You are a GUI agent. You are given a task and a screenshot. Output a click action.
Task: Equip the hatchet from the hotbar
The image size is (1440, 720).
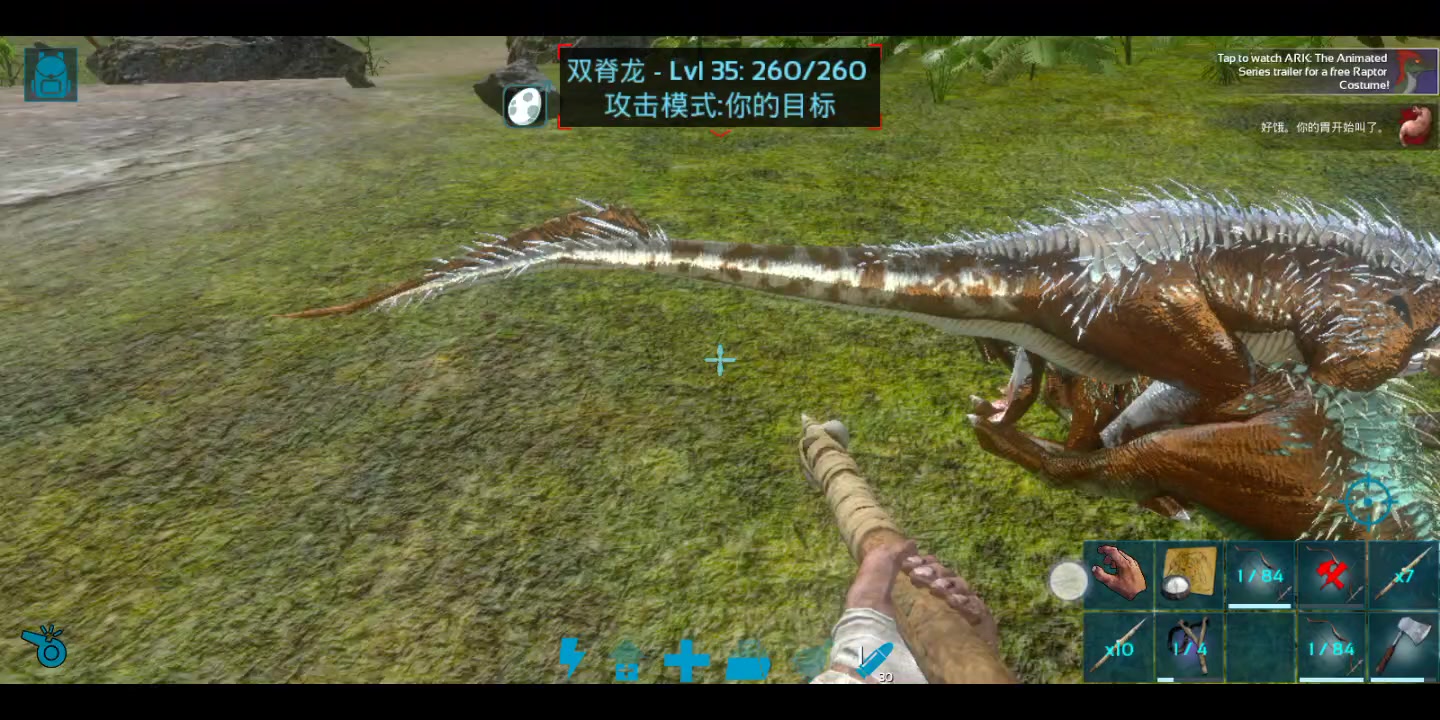[1402, 647]
